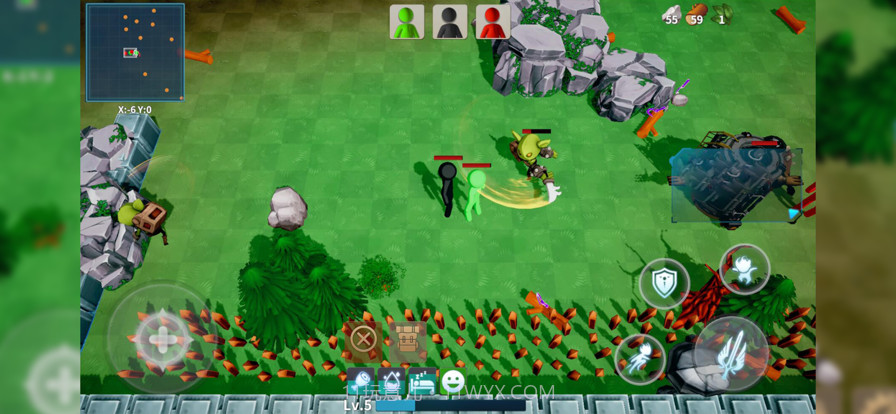Select the red player portrait
This screenshot has height=414, width=896.
(493, 21)
